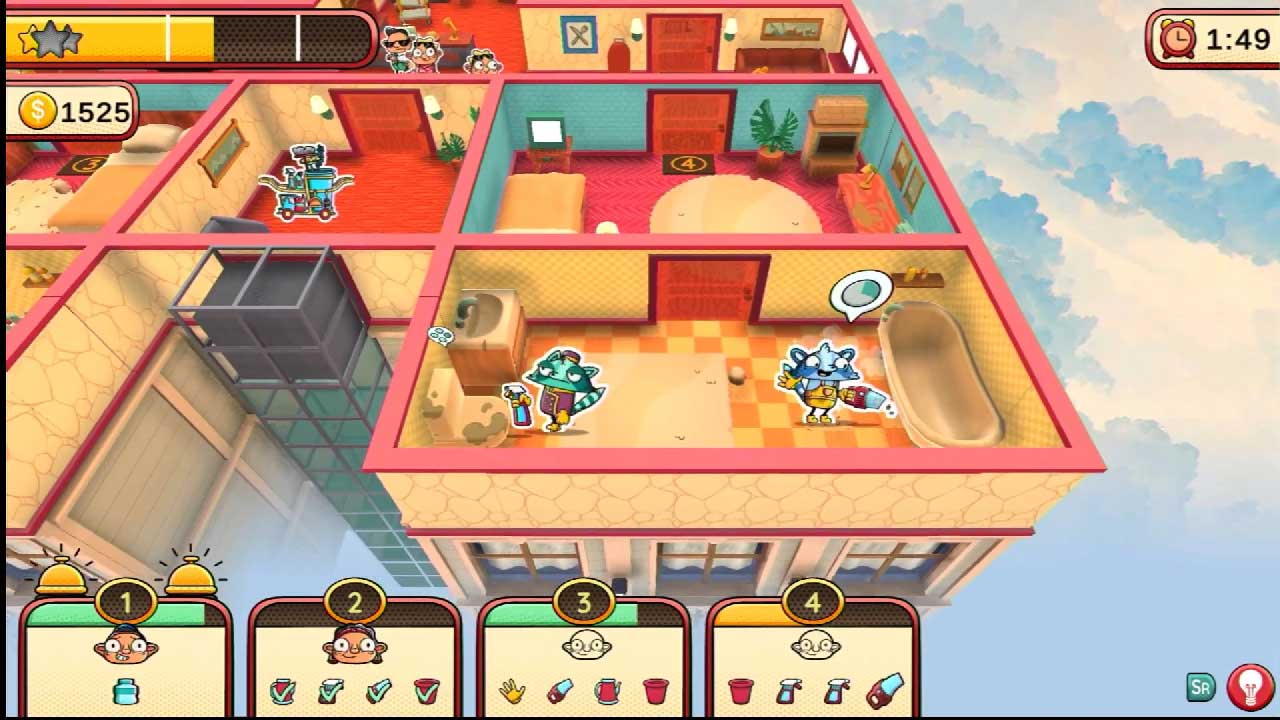
Task: Open the red lightbulb hint button
Action: tap(1248, 687)
